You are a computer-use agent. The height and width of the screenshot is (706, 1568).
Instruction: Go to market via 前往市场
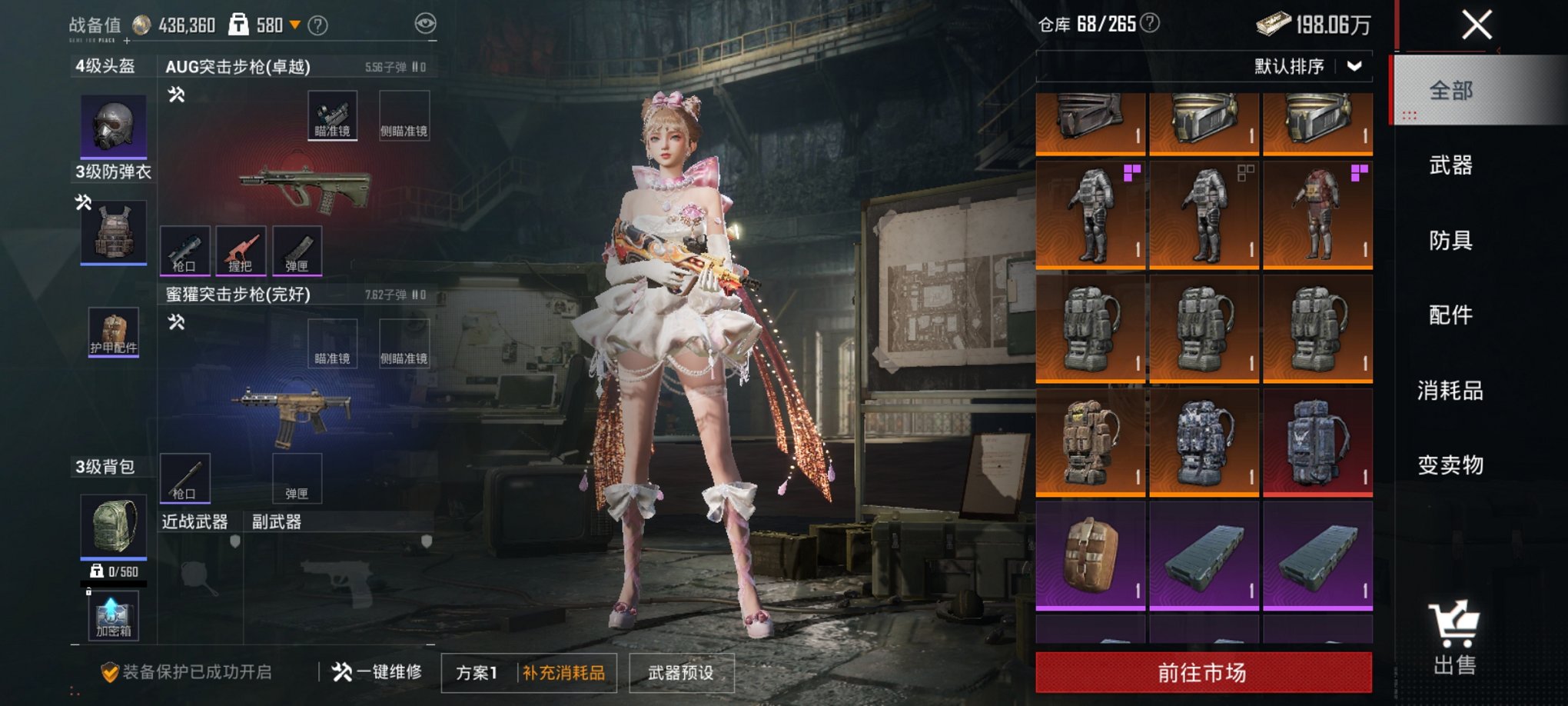(x=1203, y=673)
